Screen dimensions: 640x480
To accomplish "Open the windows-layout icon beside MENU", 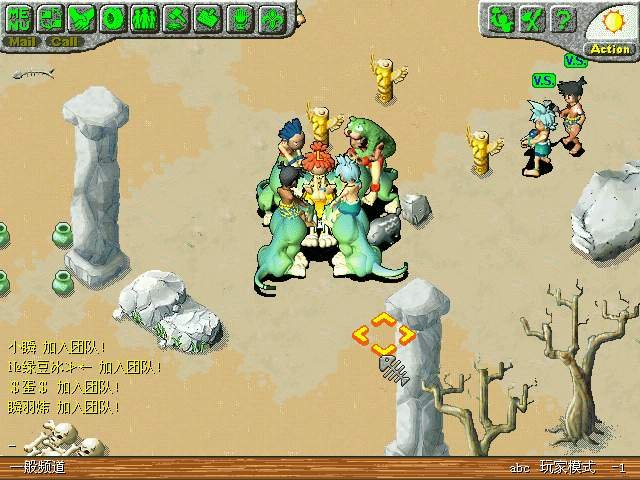I will click(52, 18).
